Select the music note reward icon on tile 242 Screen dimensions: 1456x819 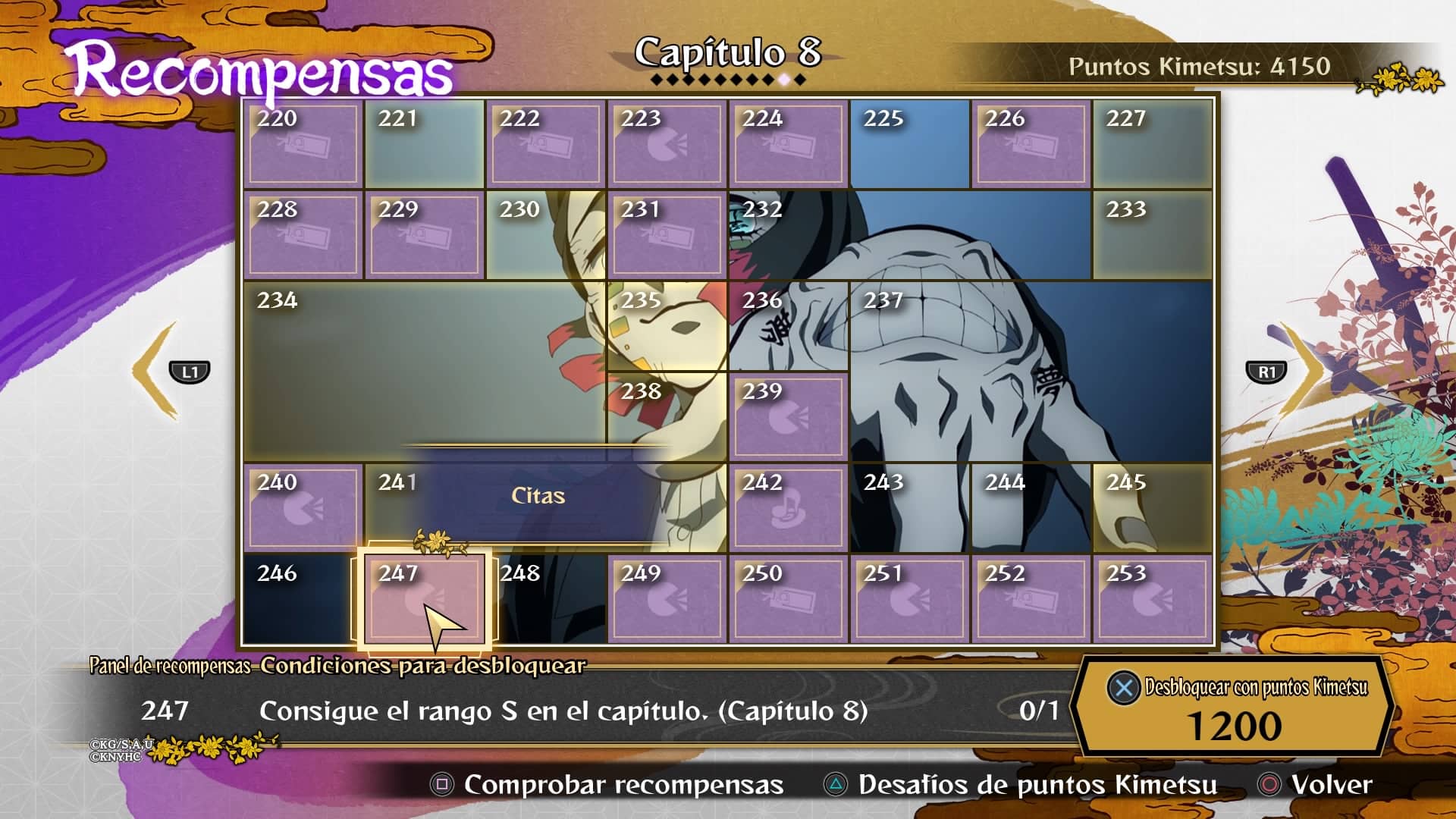[789, 510]
